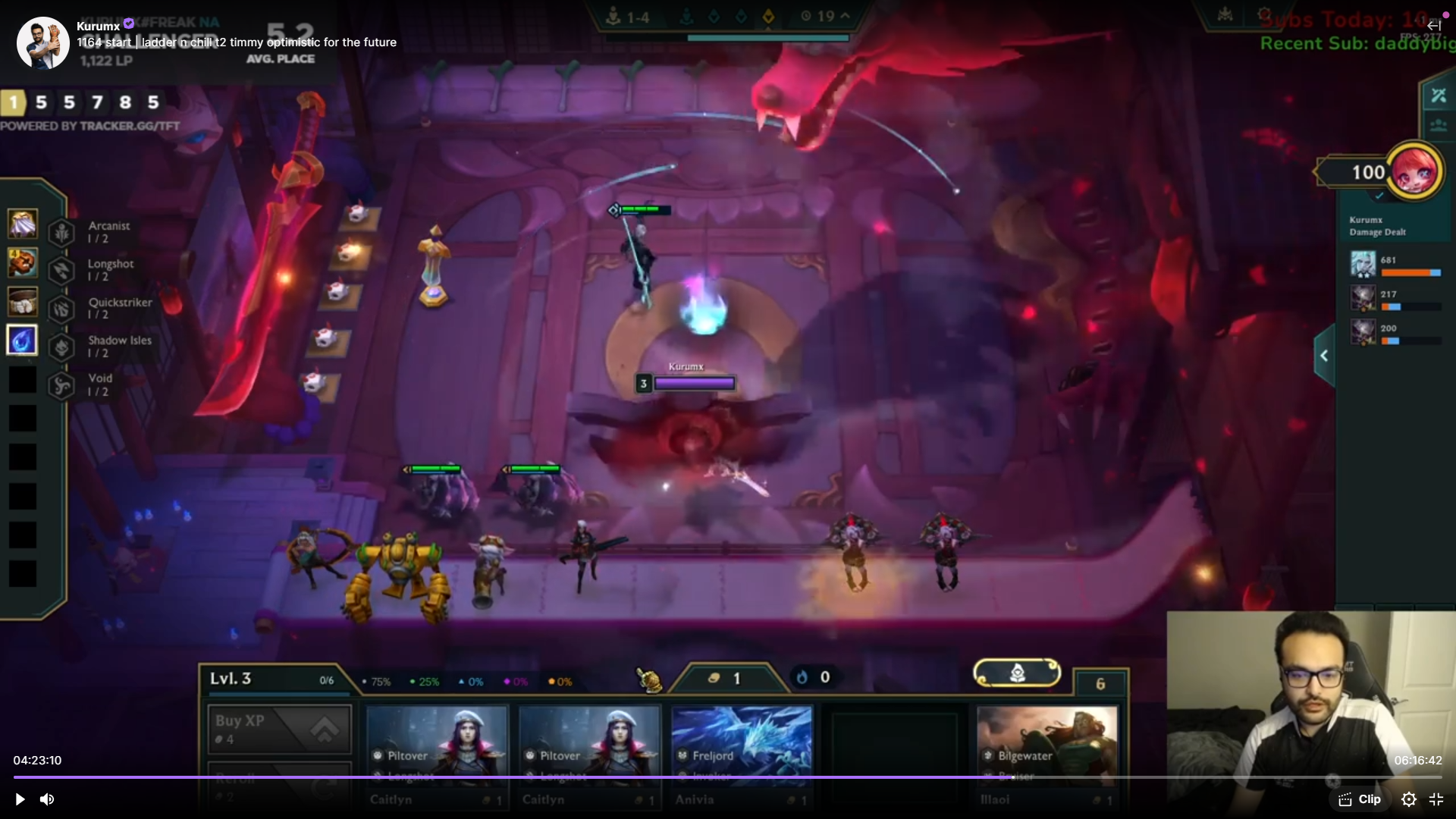View the Void trait entry

click(x=99, y=384)
